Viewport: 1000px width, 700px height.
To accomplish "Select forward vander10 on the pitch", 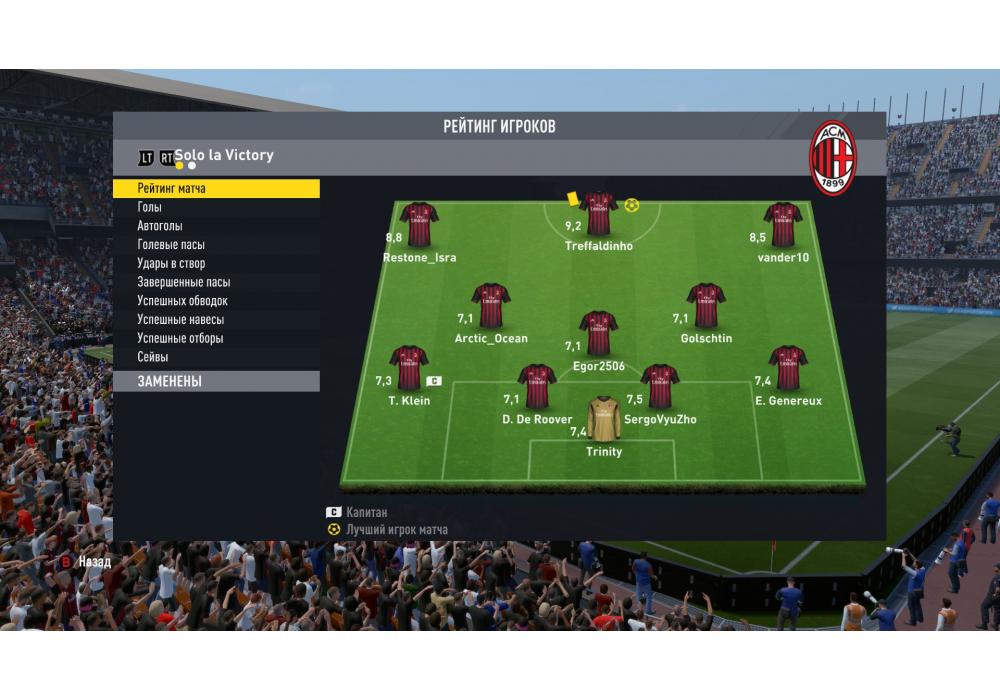I will (783, 225).
